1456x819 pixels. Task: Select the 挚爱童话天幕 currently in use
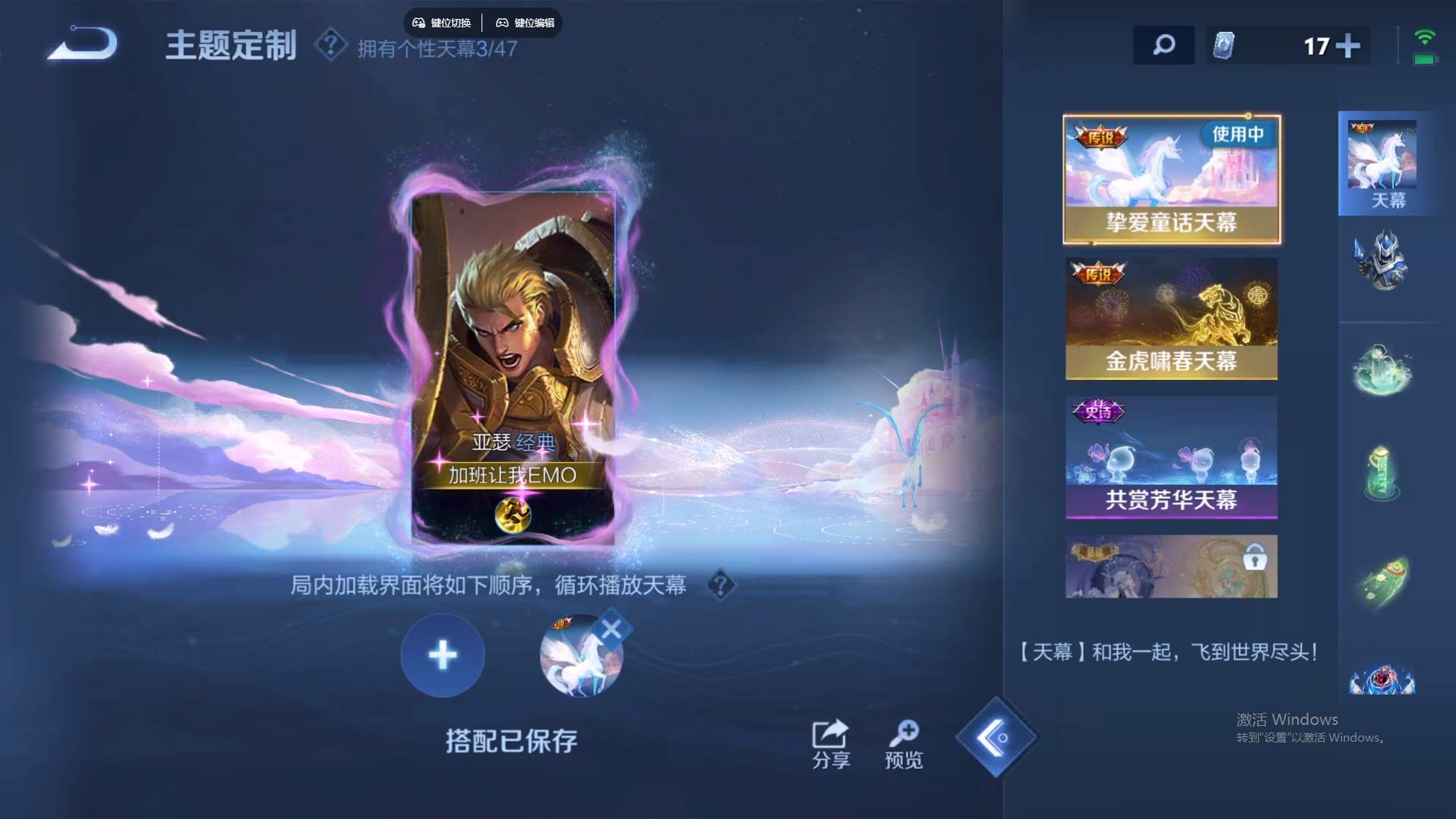[1172, 178]
